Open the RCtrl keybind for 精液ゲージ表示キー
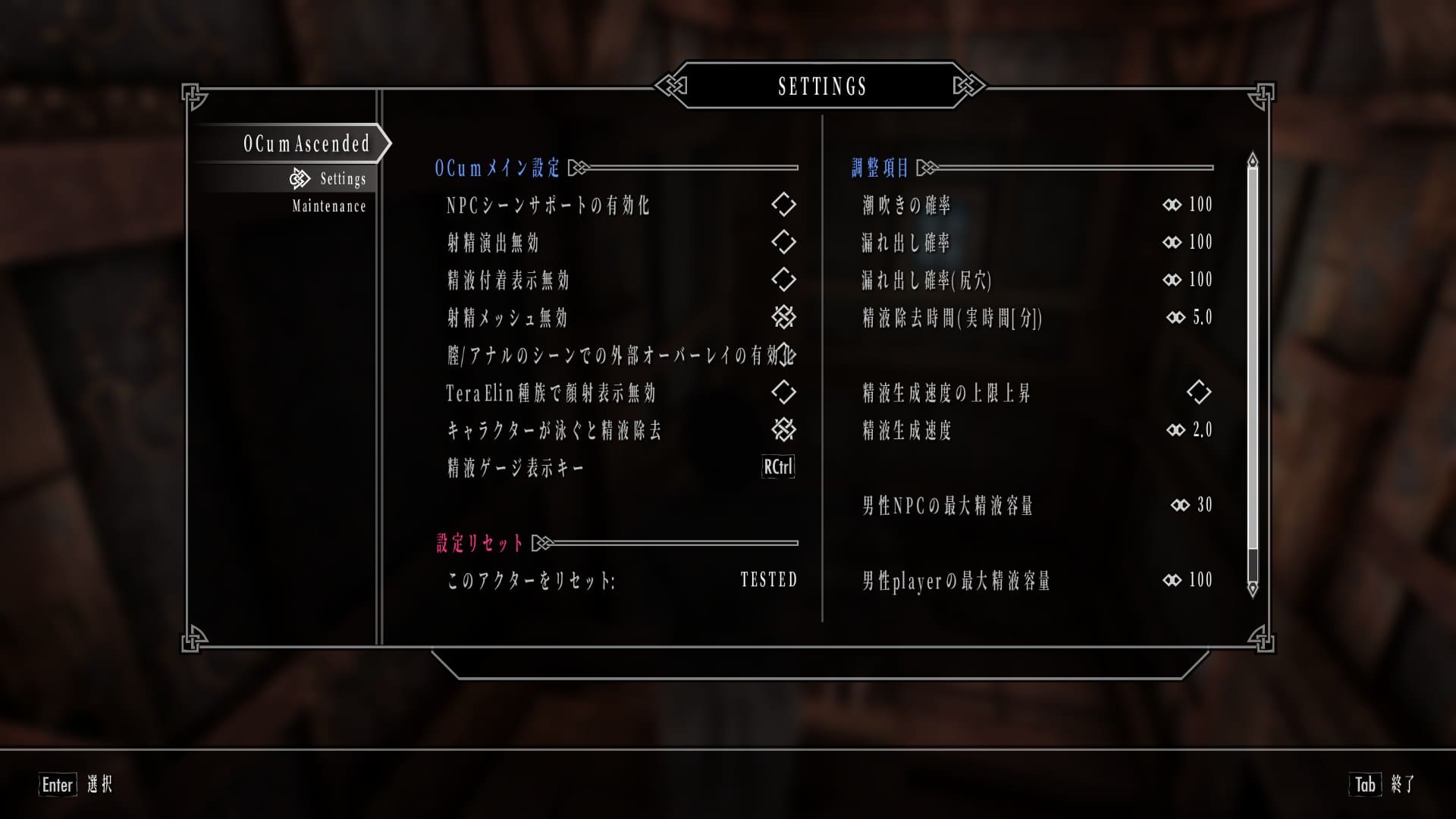 pos(777,467)
